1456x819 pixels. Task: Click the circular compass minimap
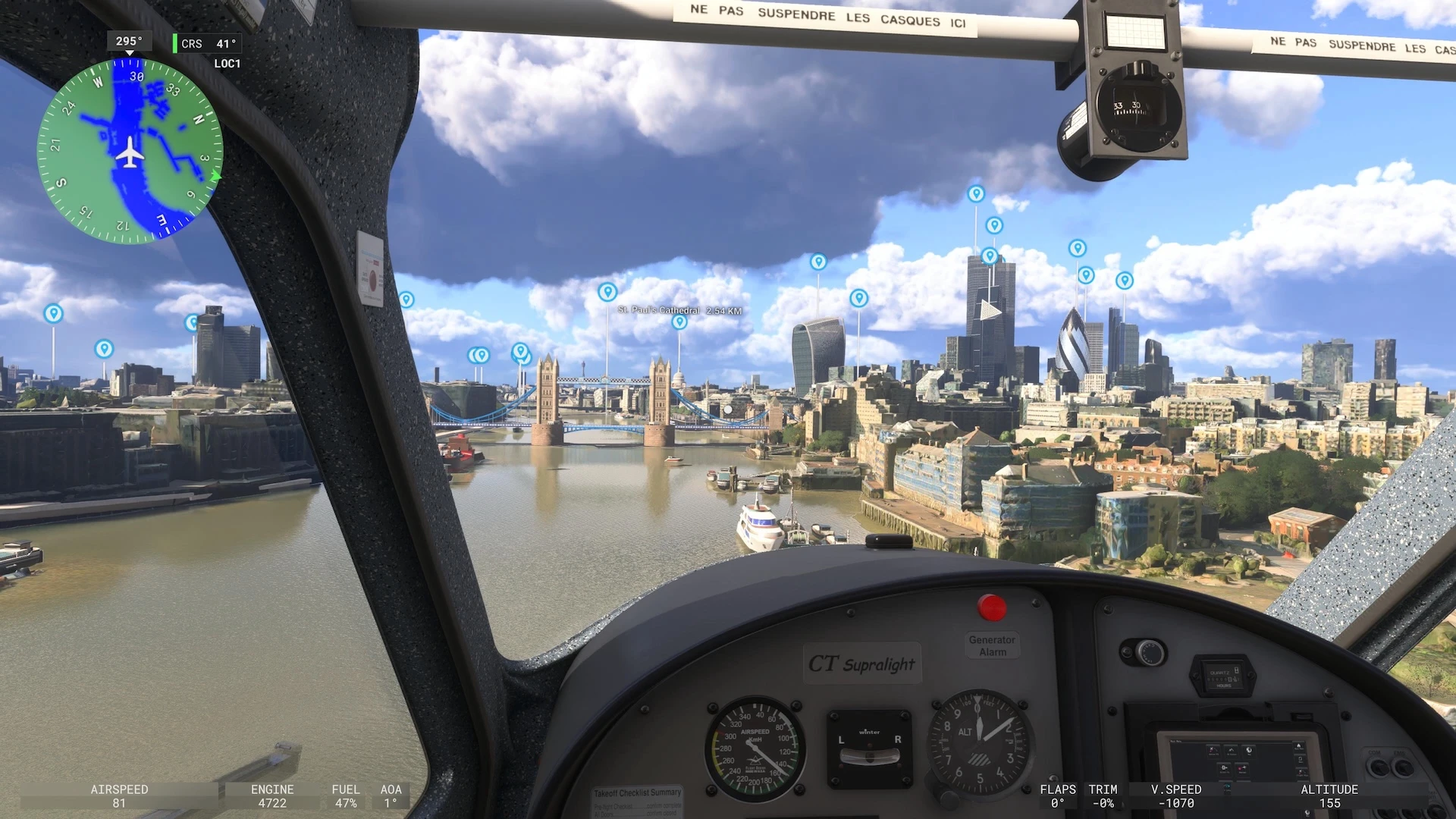click(130, 151)
